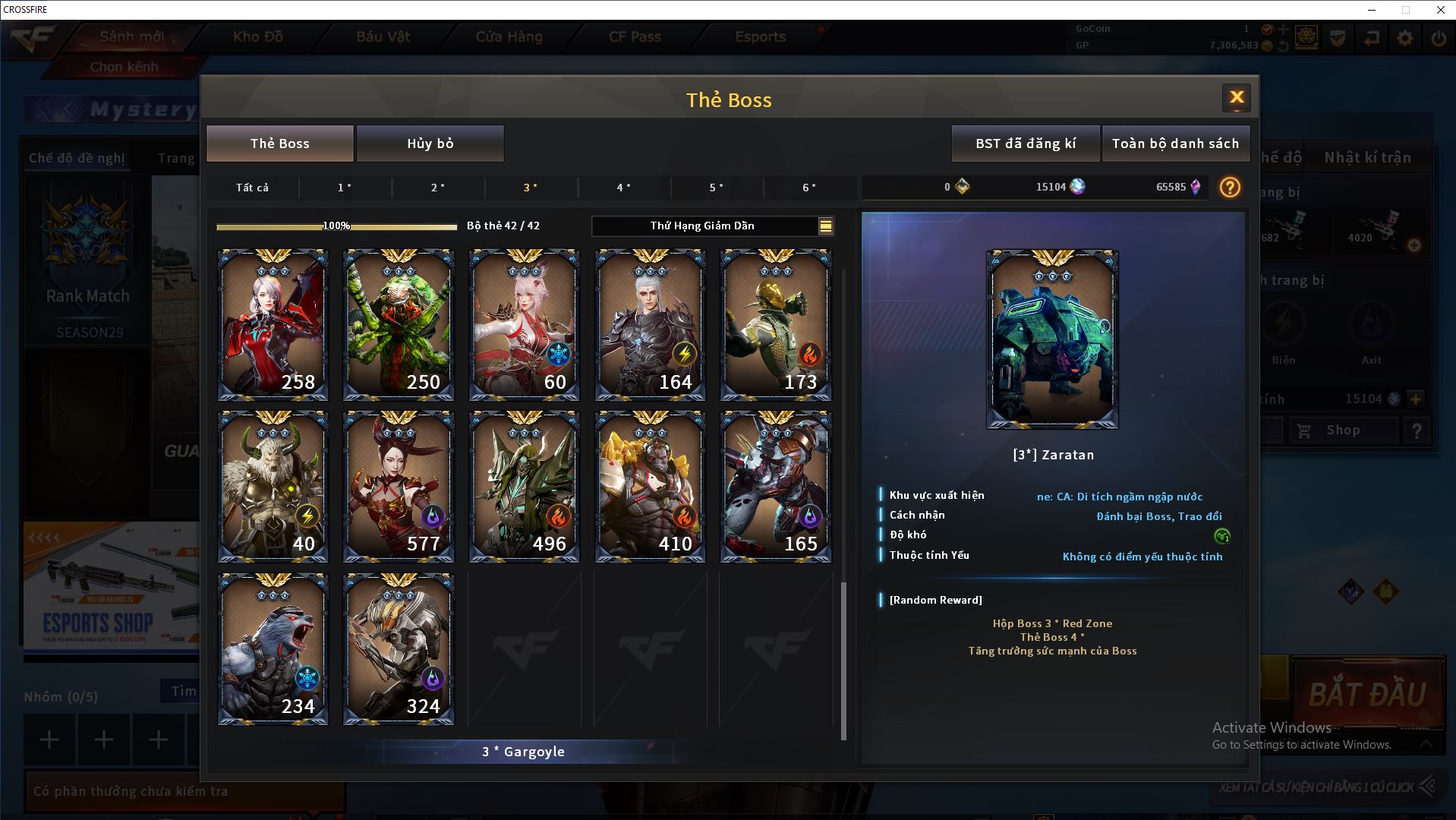Open the Thứ Hạng Giảm Dần sort dropdown
This screenshot has height=820, width=1456.
click(x=712, y=226)
